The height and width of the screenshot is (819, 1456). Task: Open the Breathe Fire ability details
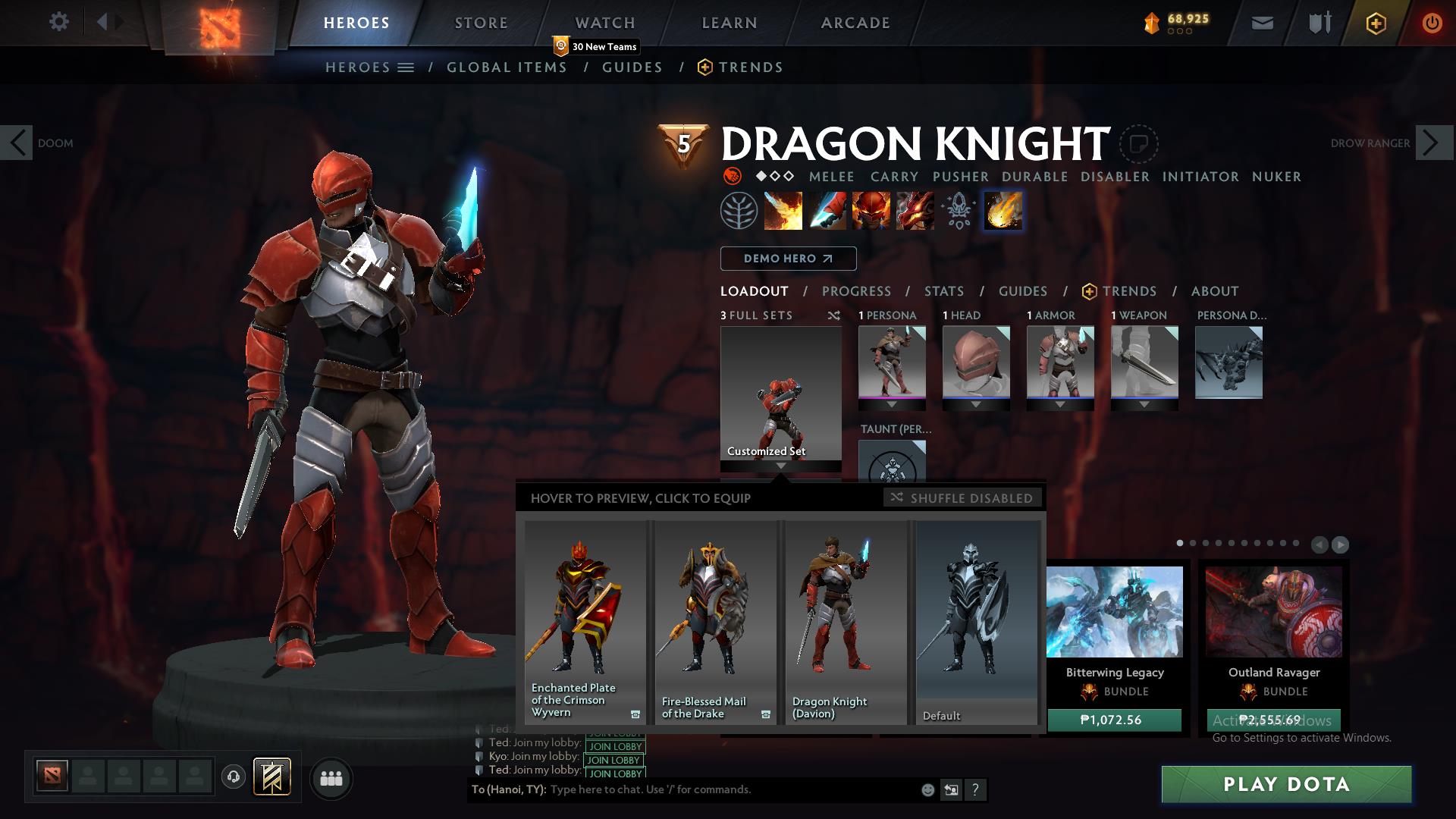[783, 211]
